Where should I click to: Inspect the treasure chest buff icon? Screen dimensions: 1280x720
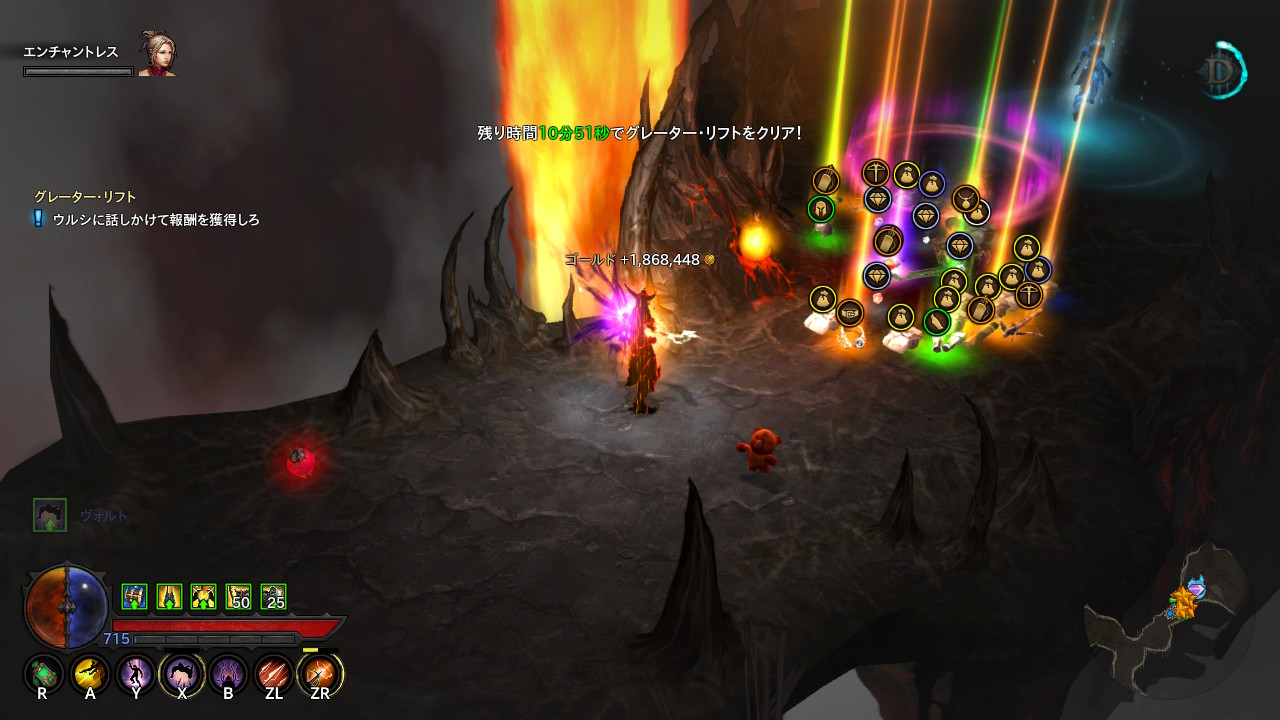(134, 597)
